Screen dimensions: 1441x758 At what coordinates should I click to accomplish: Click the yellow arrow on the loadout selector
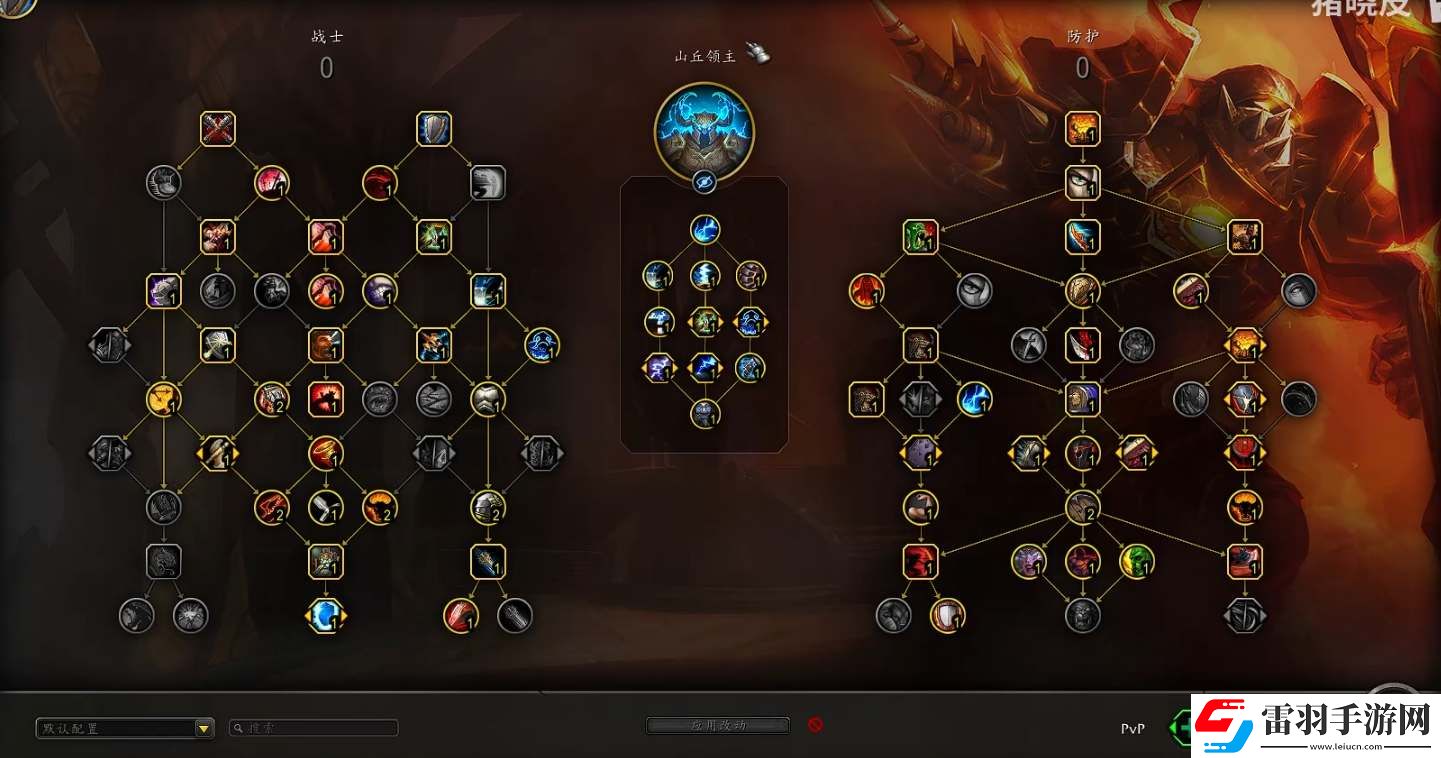coord(204,728)
